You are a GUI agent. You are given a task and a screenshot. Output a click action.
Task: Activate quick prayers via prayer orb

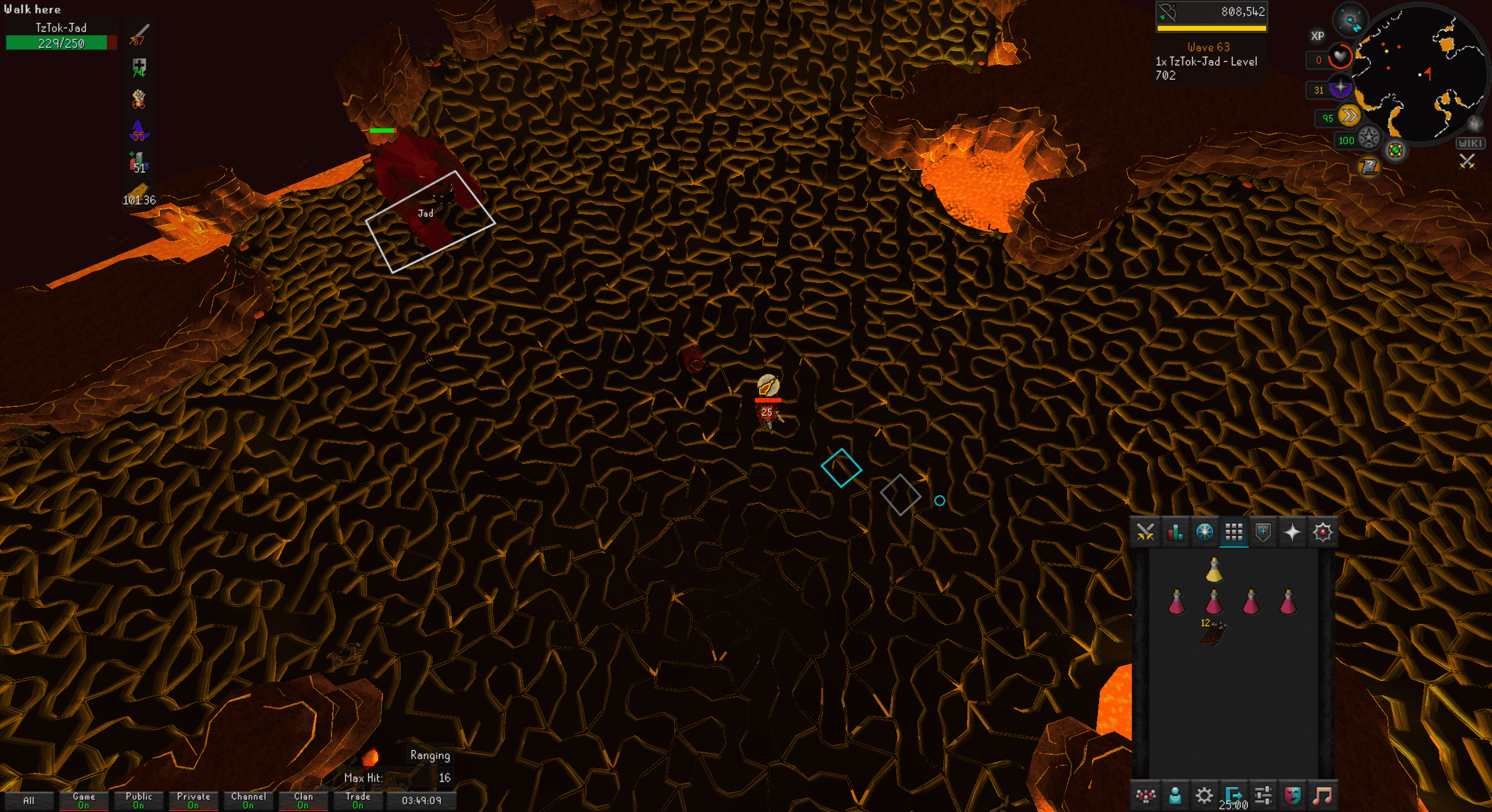point(1340,88)
